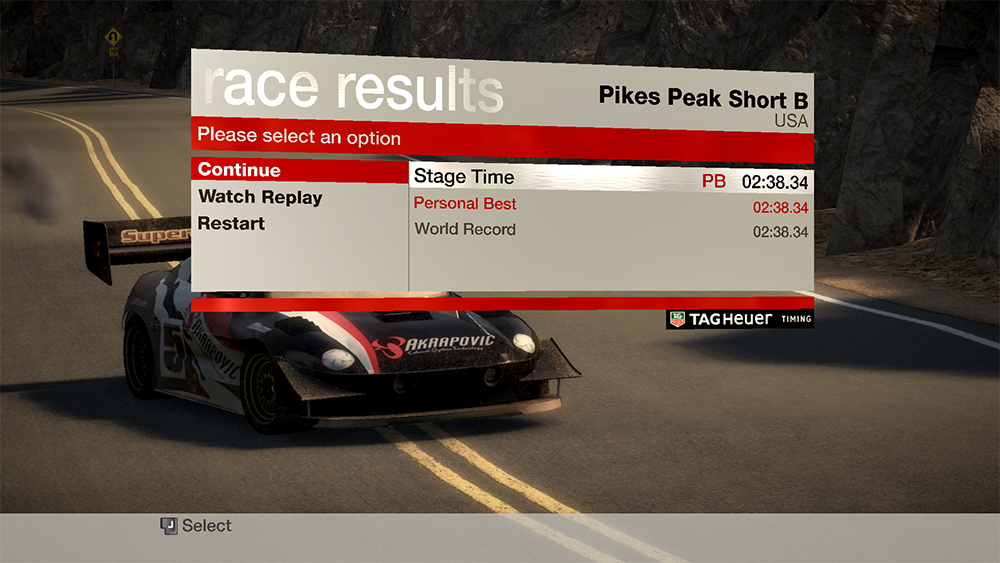Select the Continue option
Screen dimensions: 1000x563
pyautogui.click(x=240, y=170)
